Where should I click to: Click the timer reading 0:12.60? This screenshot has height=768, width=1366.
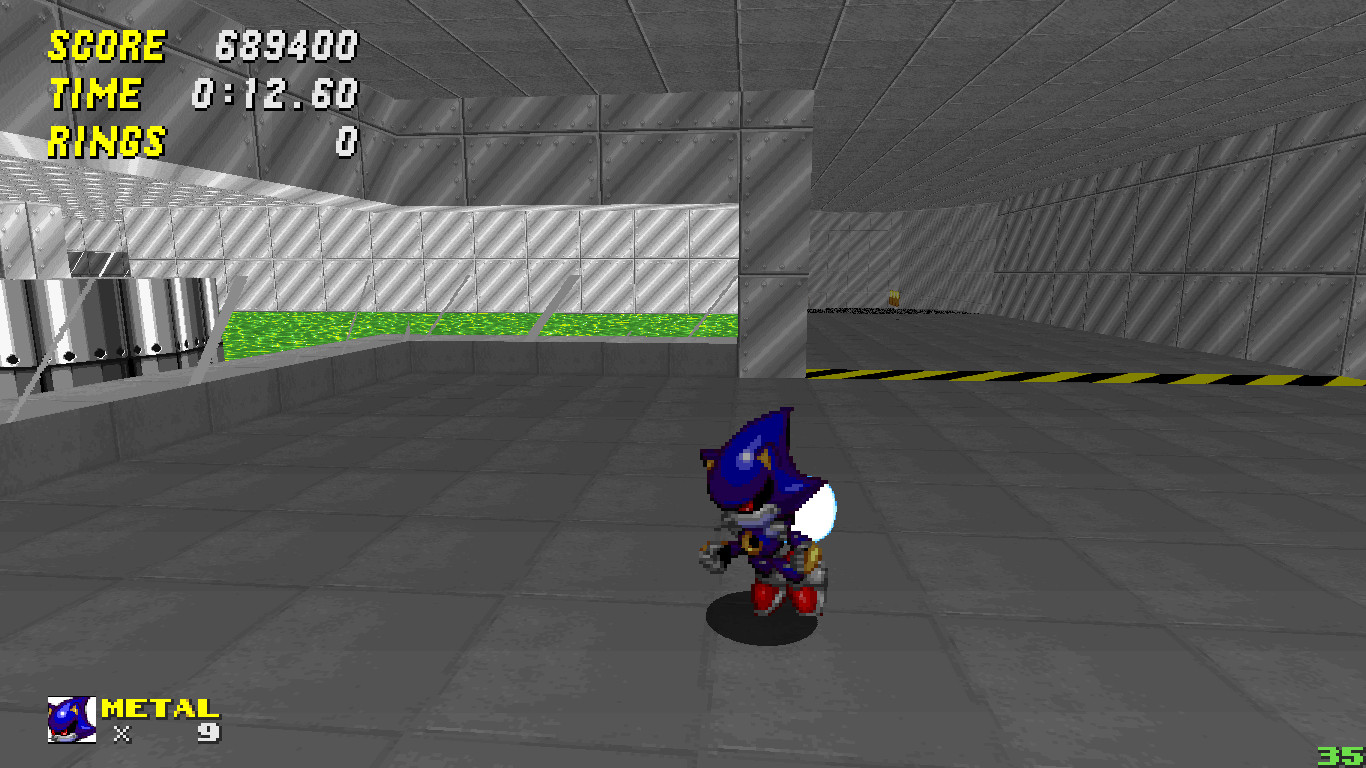pyautogui.click(x=275, y=94)
